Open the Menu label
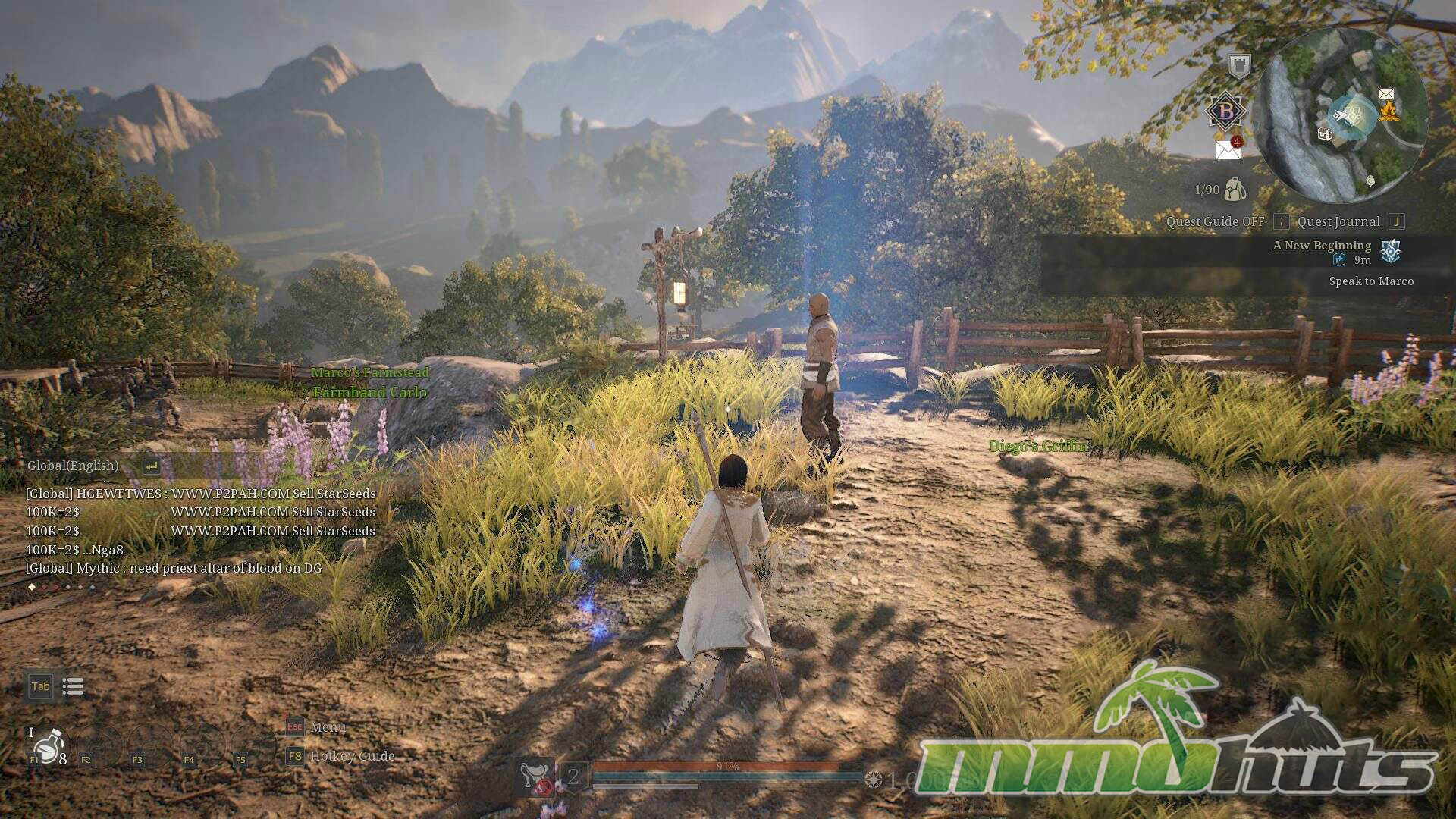This screenshot has height=819, width=1456. [x=328, y=727]
